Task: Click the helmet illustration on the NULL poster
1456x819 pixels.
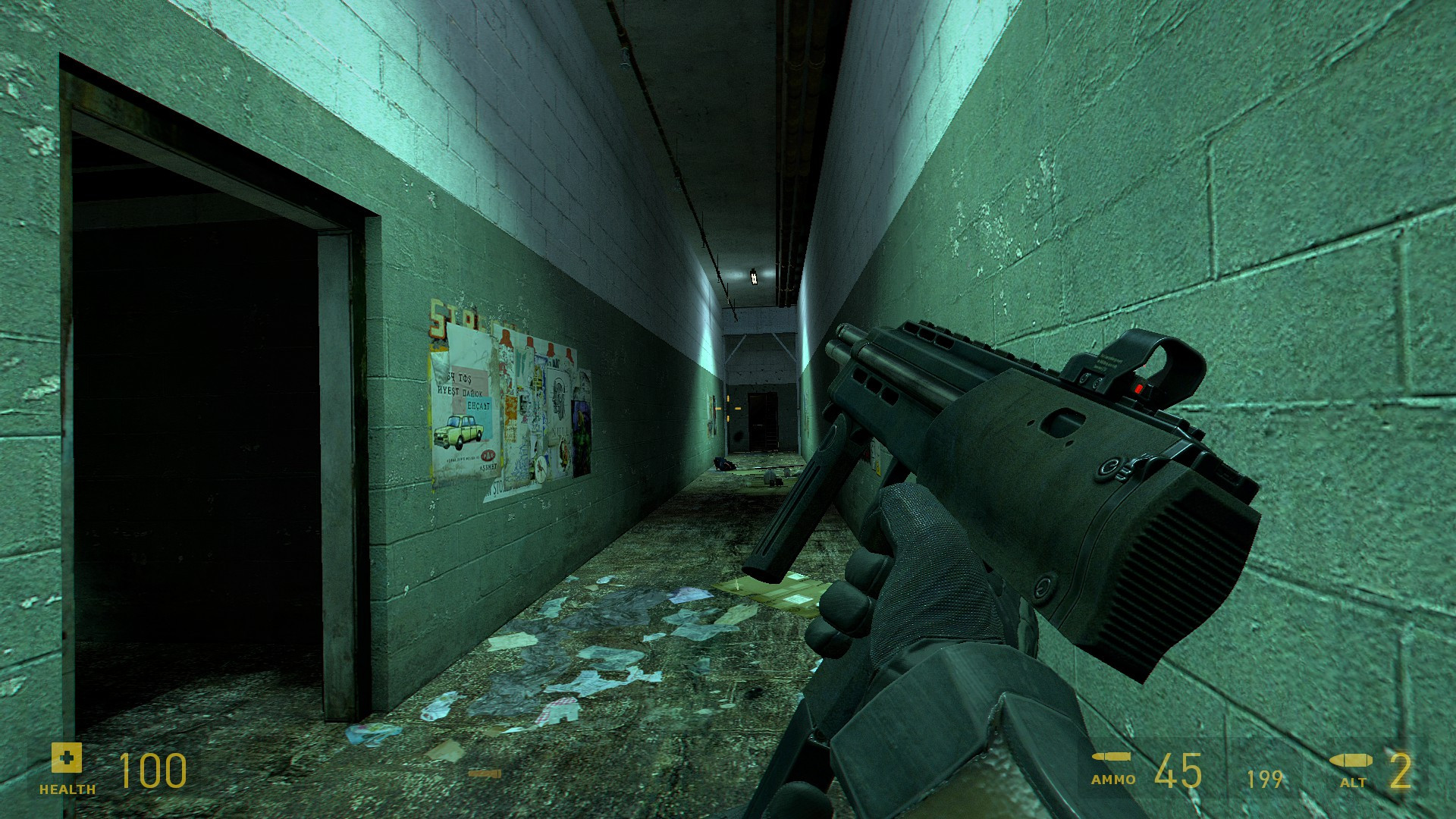Action: pos(559,392)
